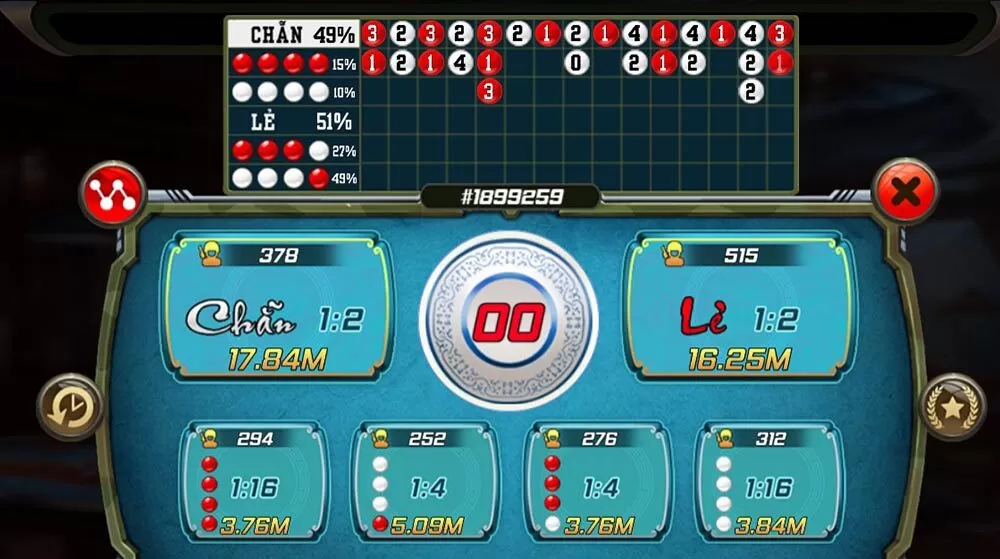Bet on the Chẵn panel

click(277, 309)
